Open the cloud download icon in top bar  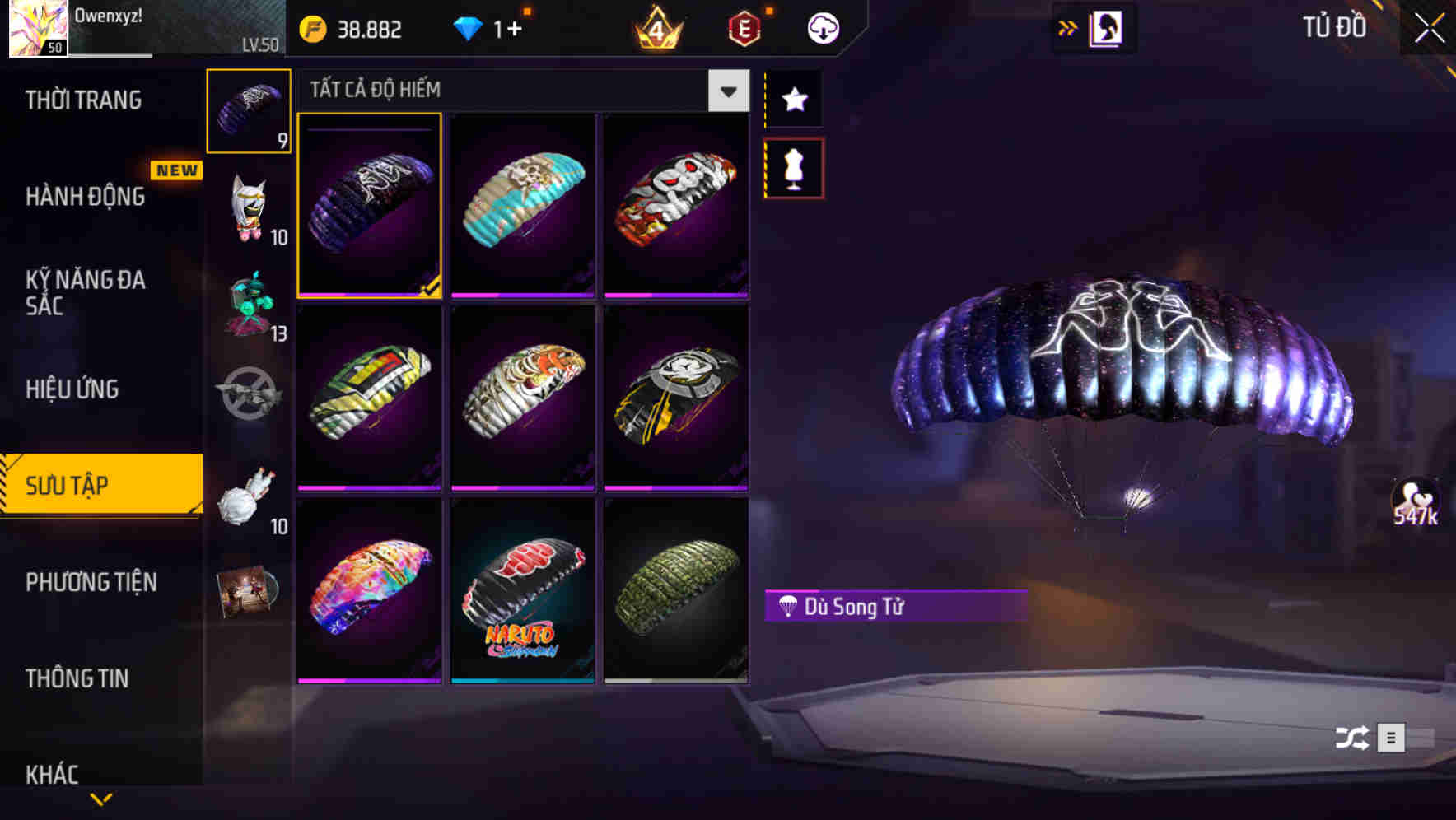[x=822, y=27]
